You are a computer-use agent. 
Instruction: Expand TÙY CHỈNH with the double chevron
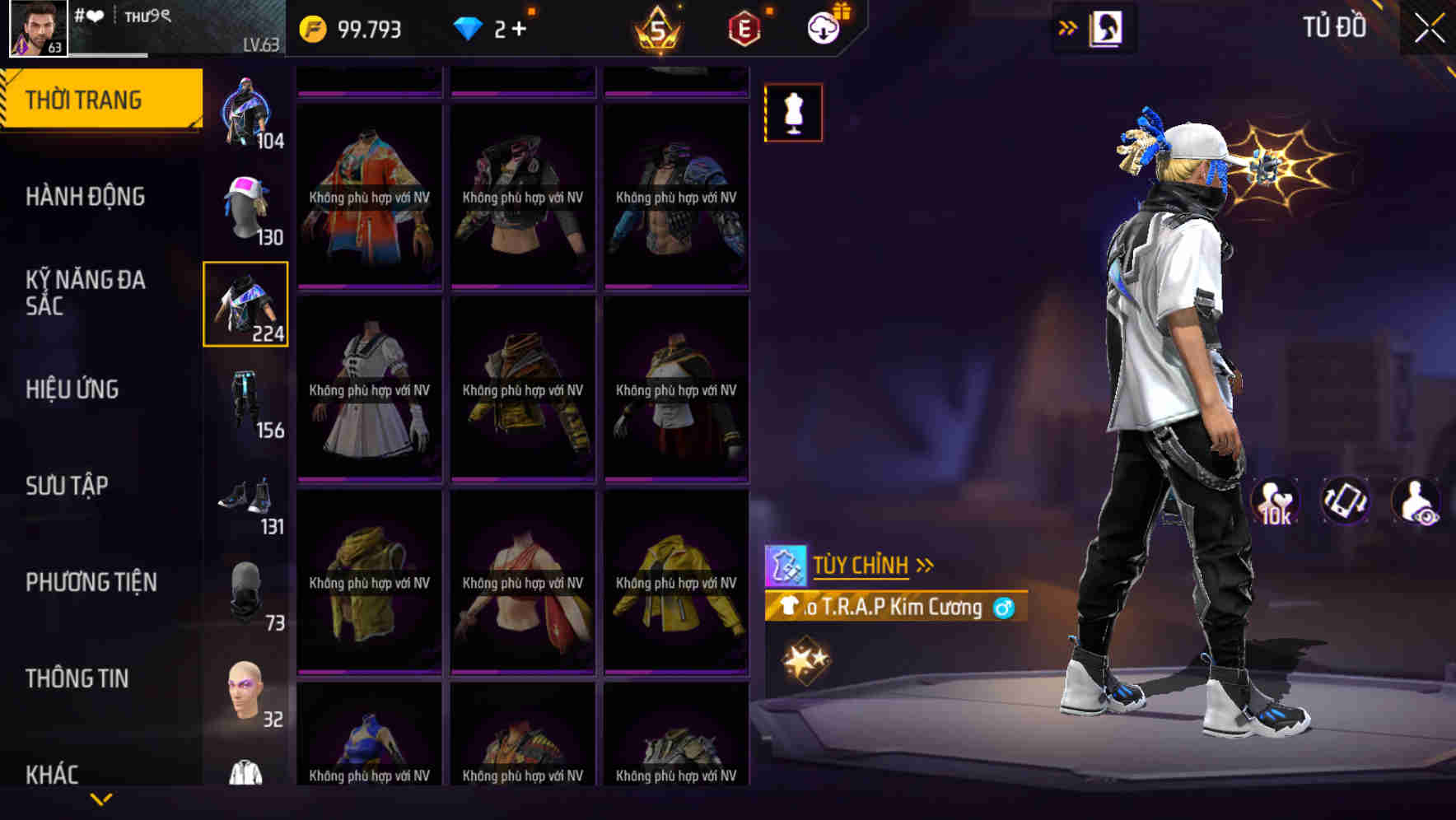coord(926,565)
